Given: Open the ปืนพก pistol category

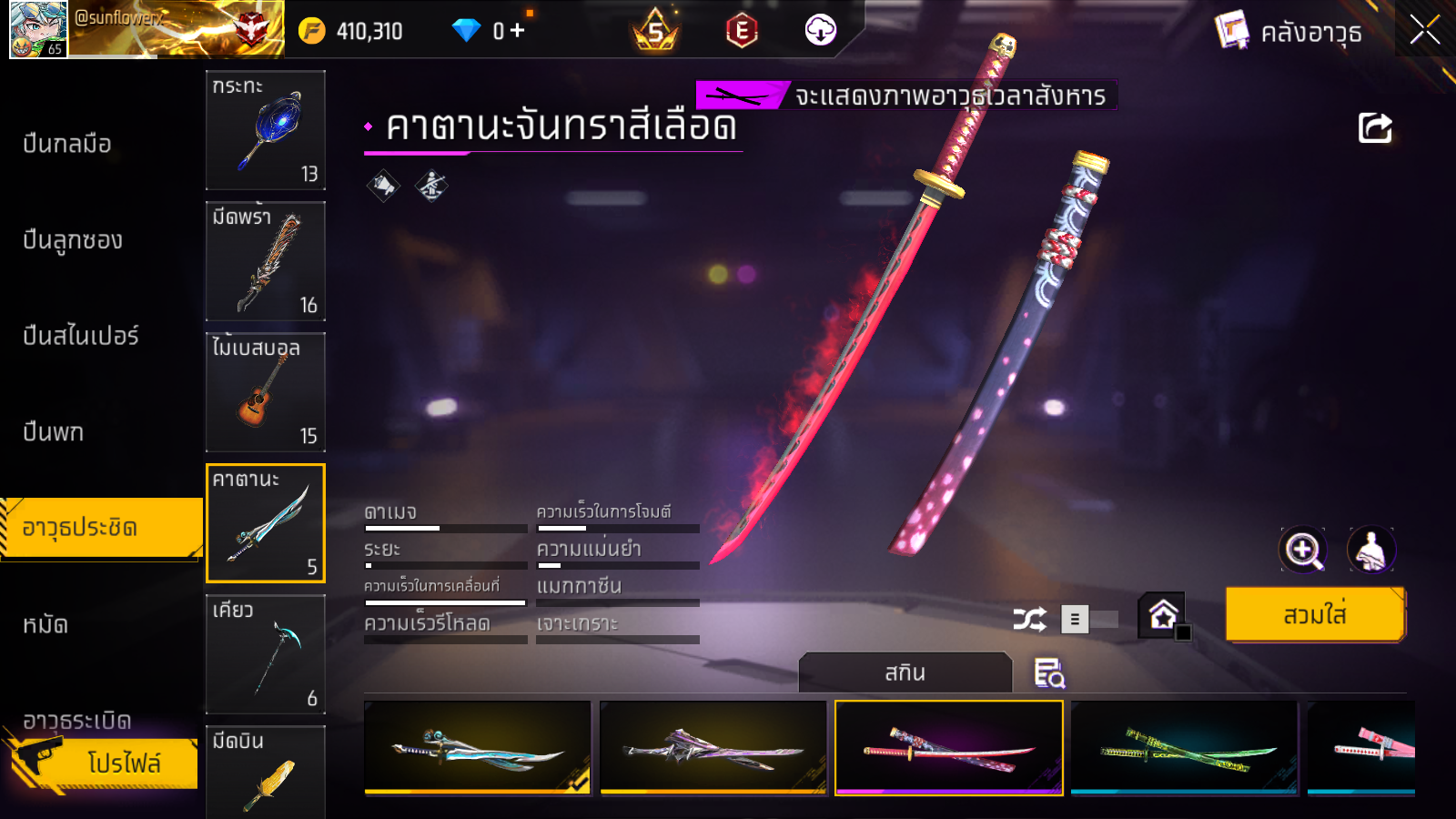Looking at the screenshot, I should (54, 431).
